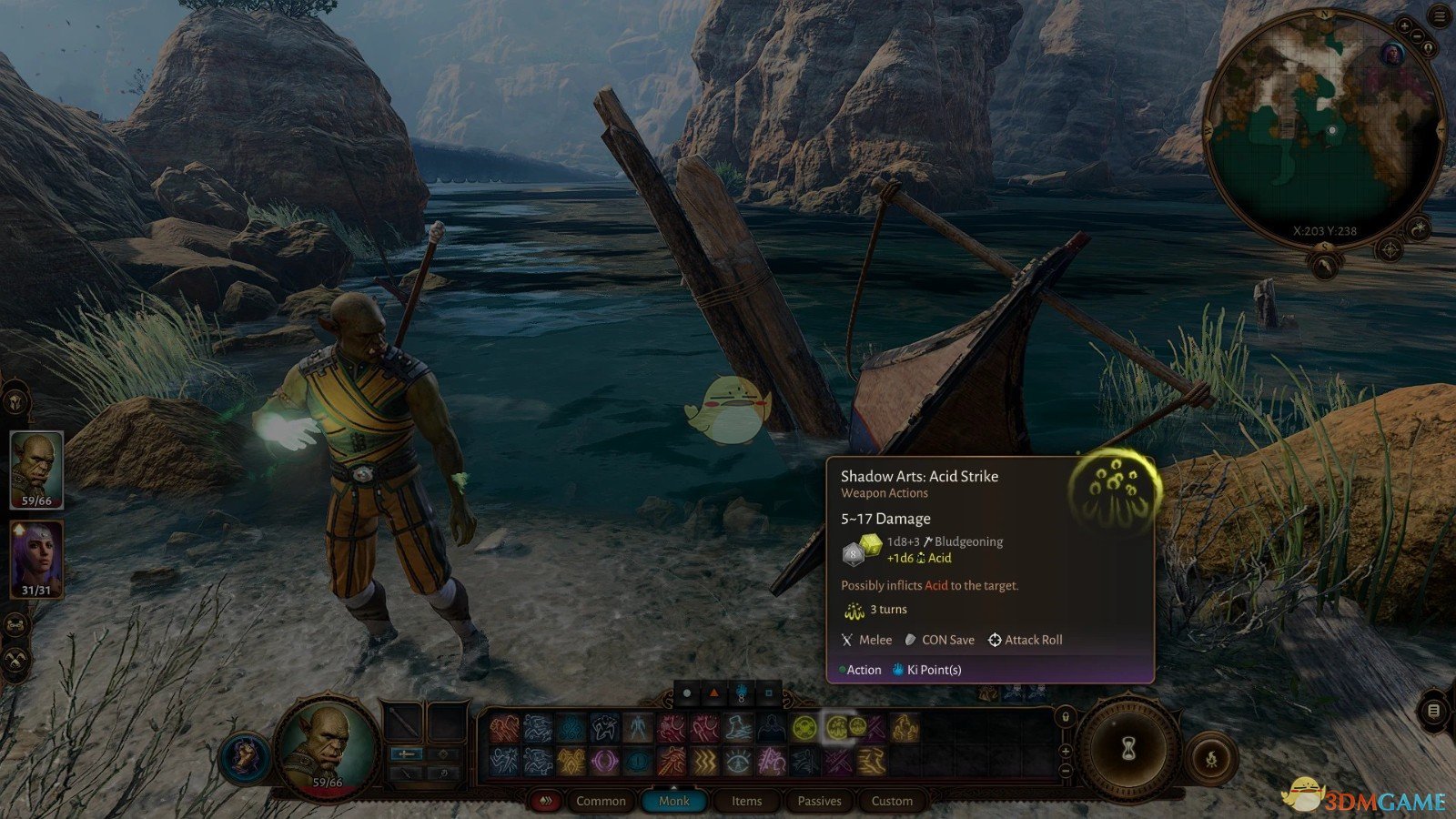Image resolution: width=1456 pixels, height=819 pixels.
Task: Select the Monk hotbar tab
Action: tap(673, 801)
